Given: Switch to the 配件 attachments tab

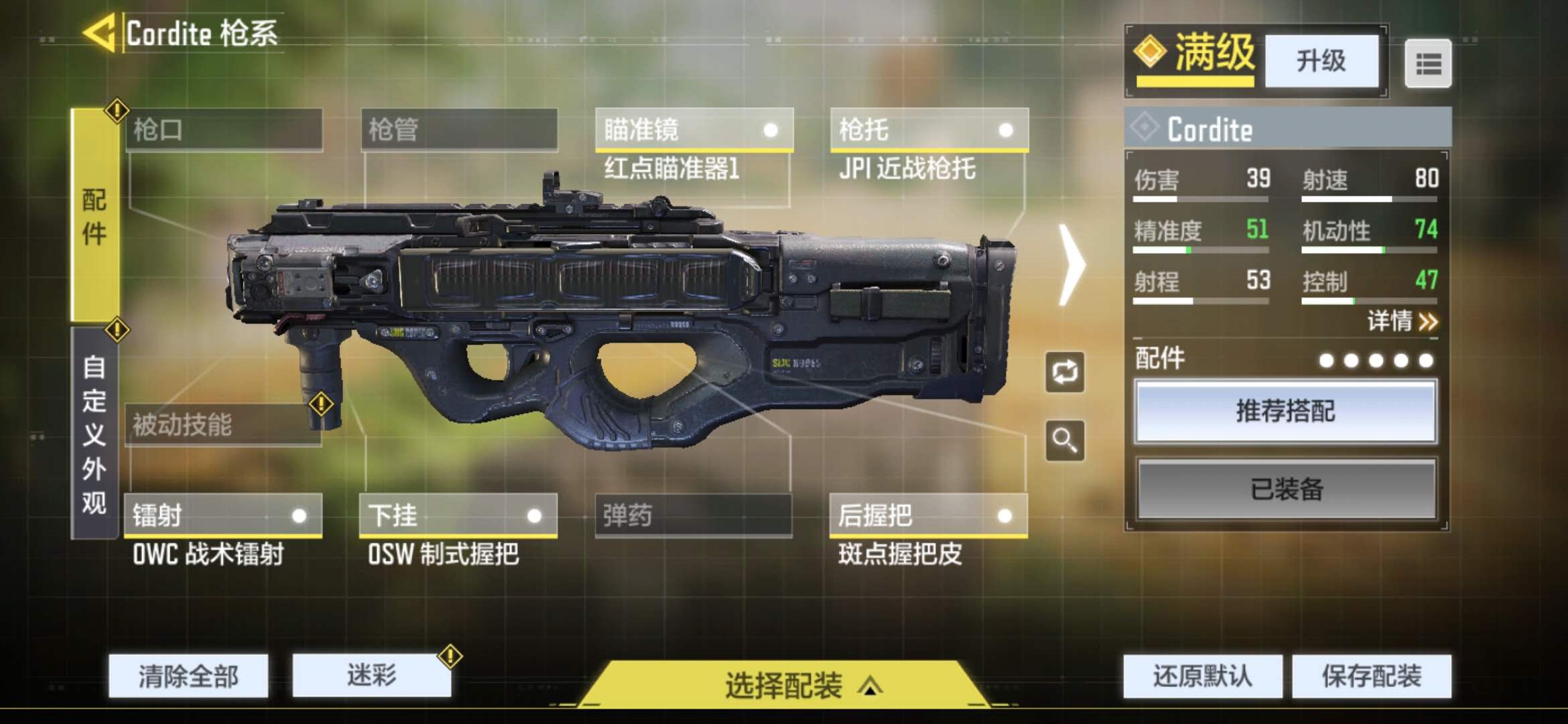Looking at the screenshot, I should pos(94,216).
